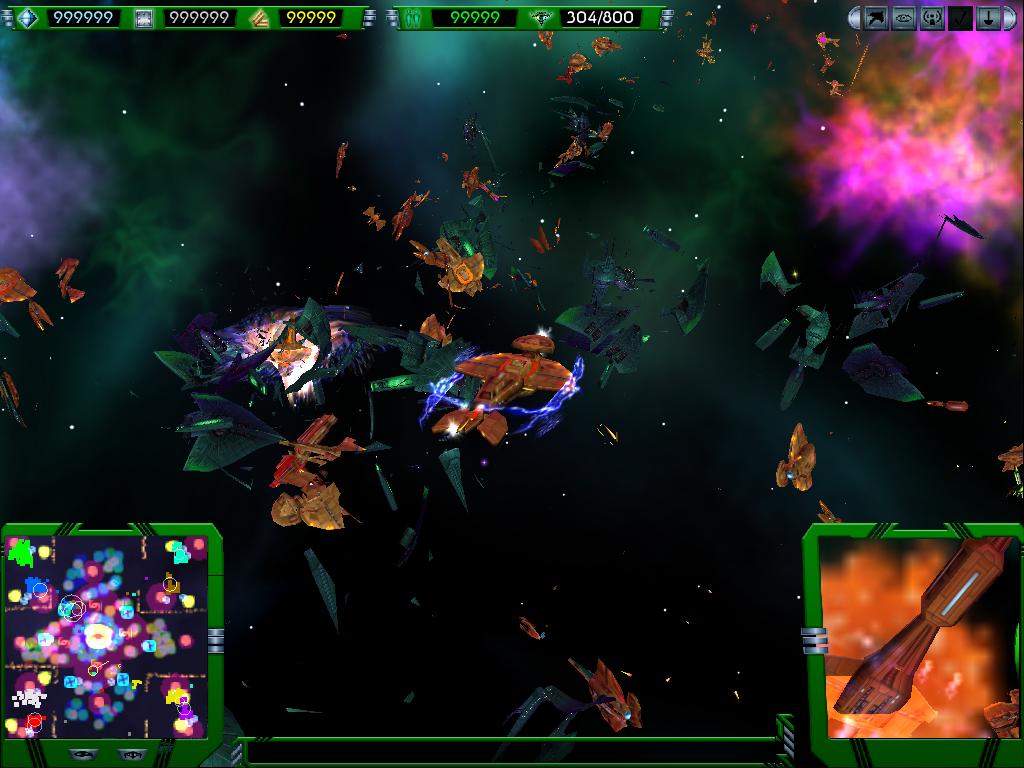Select the dark checkmark toolbar button
This screenshot has height=768, width=1024.
[x=960, y=18]
